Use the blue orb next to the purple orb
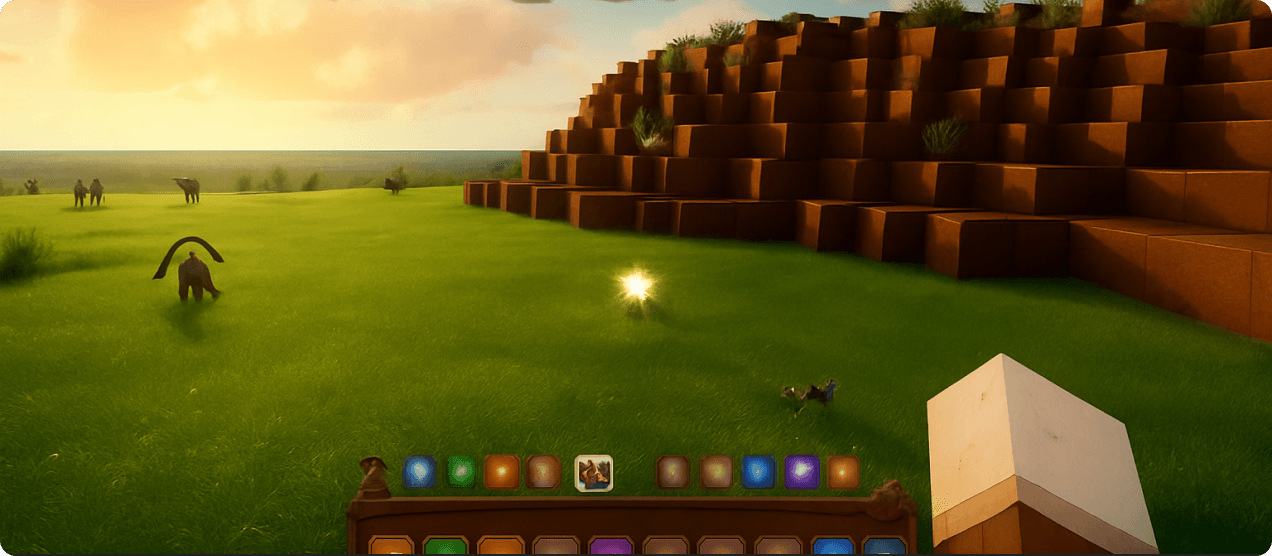Image resolution: width=1272 pixels, height=556 pixels. [x=758, y=472]
